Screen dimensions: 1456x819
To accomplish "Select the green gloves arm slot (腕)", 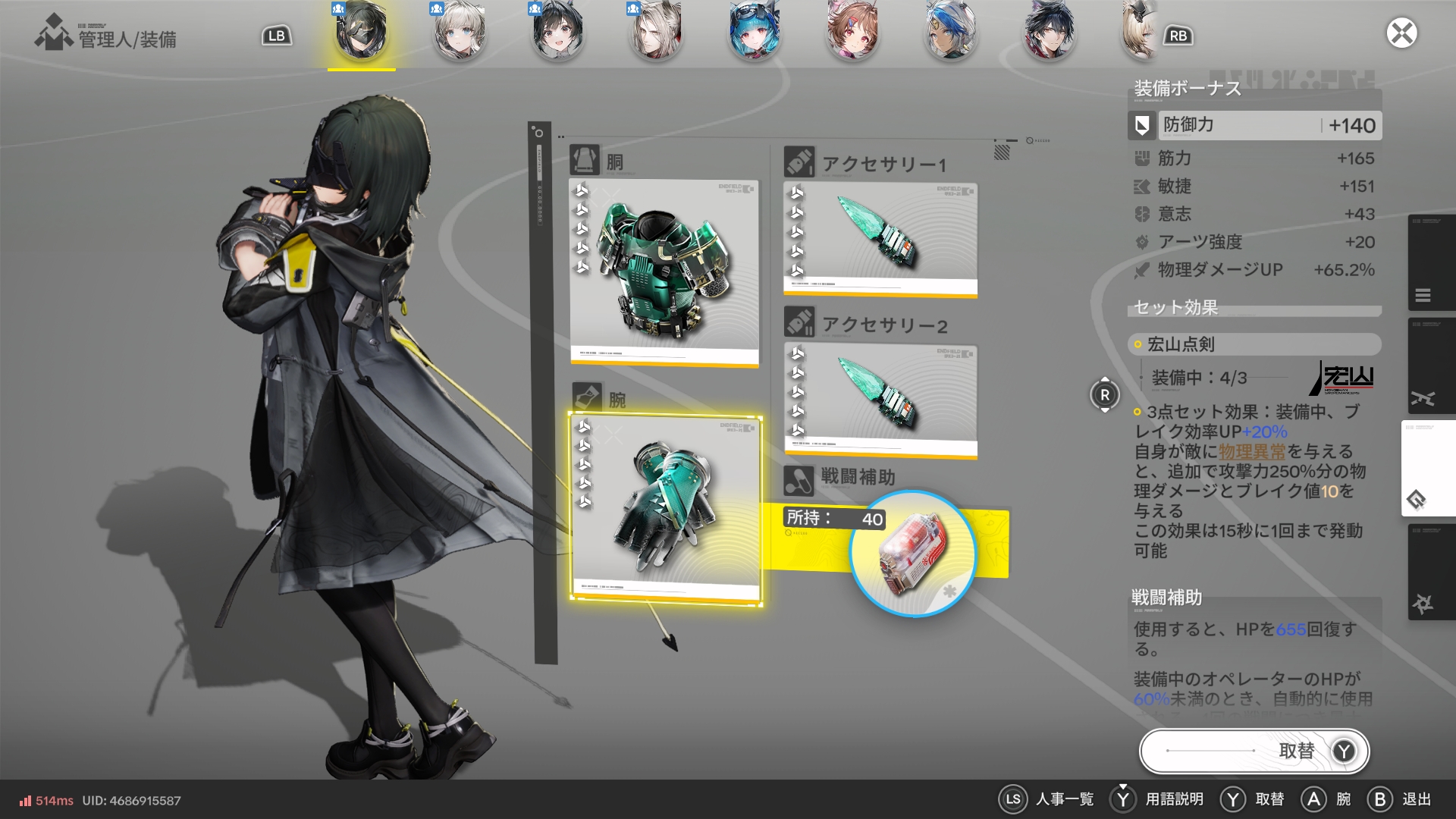I will pyautogui.click(x=666, y=508).
